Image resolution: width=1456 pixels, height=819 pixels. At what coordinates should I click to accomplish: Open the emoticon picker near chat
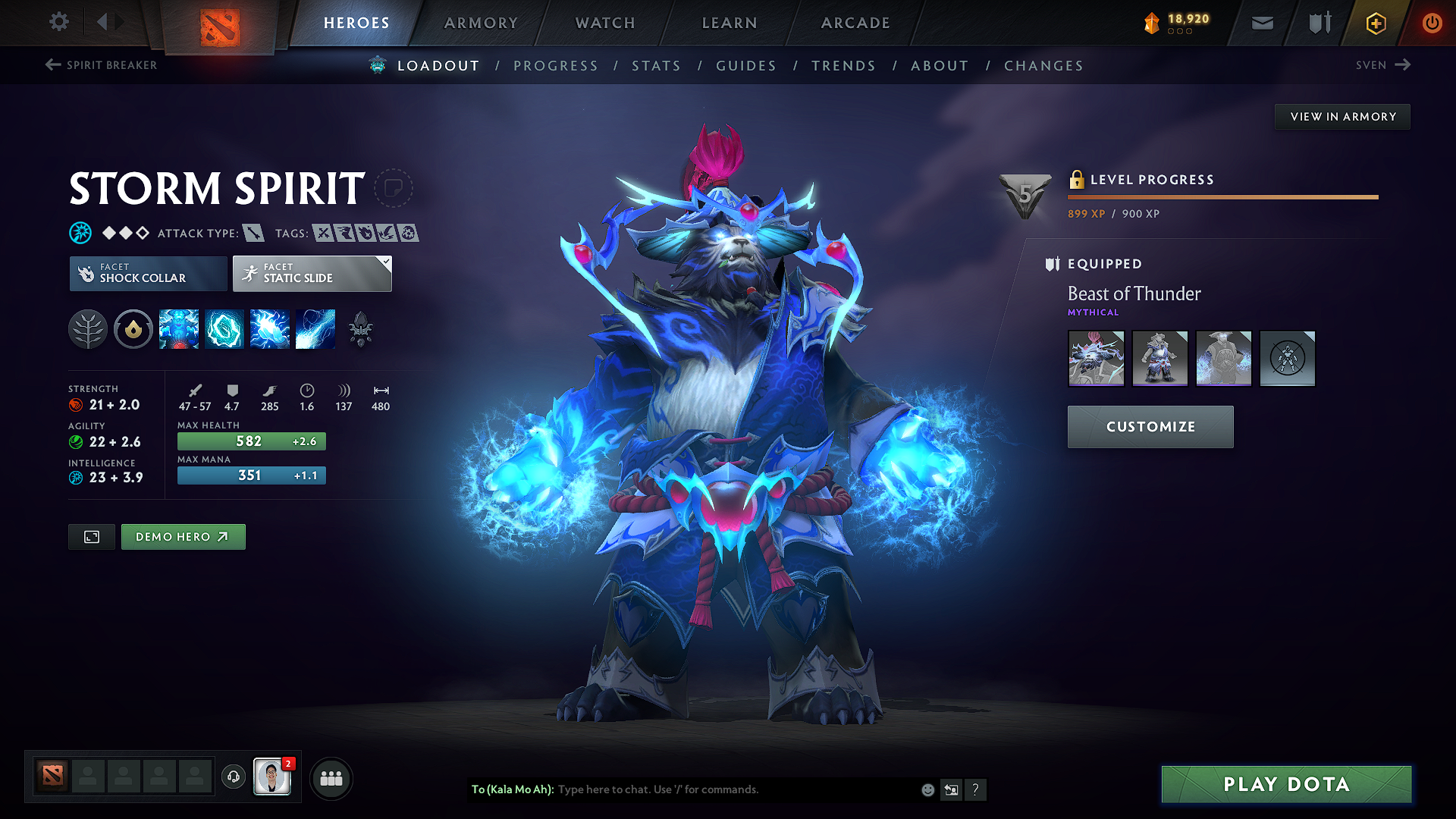point(927,789)
